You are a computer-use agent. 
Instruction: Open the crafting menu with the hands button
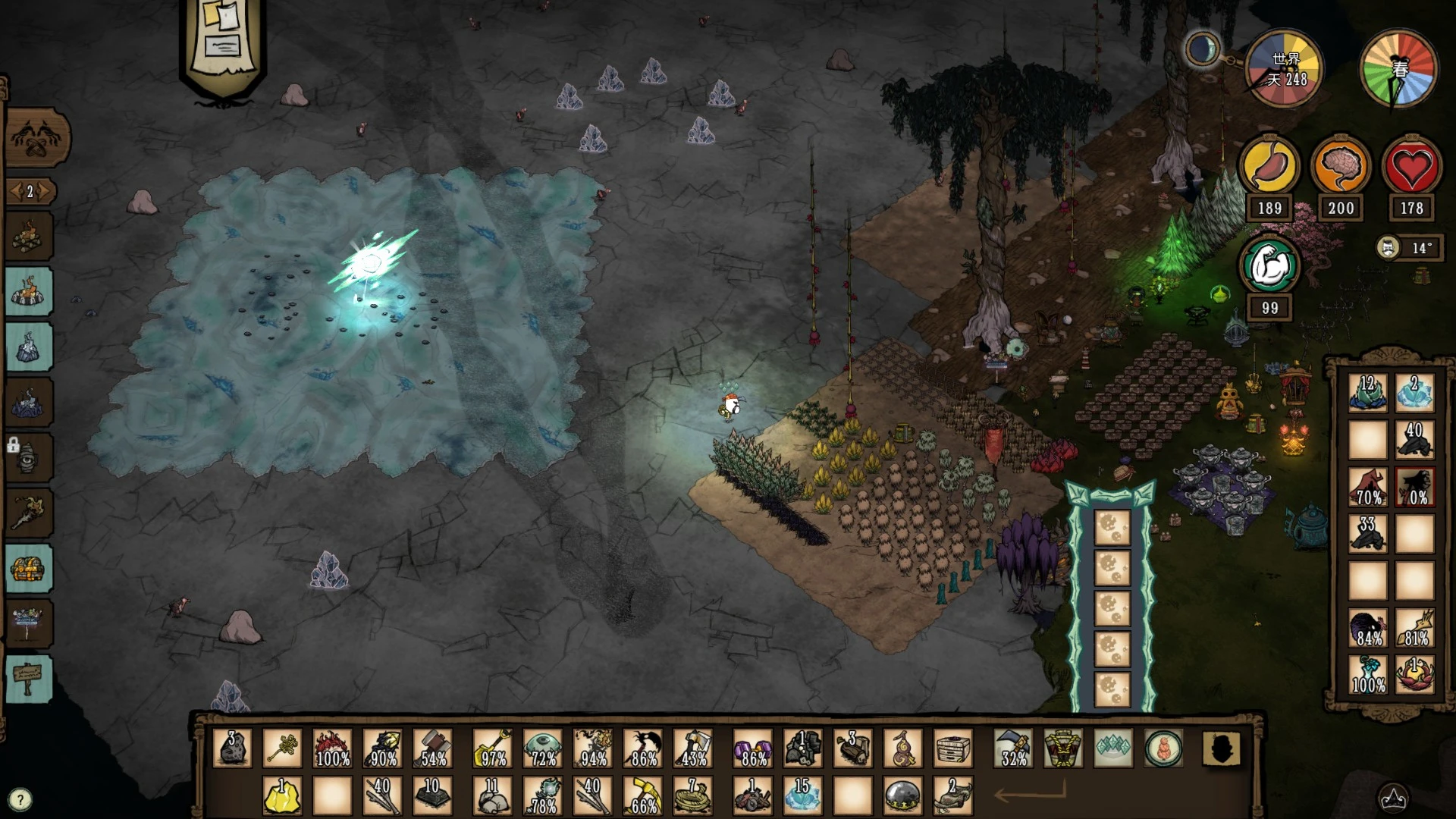point(38,139)
